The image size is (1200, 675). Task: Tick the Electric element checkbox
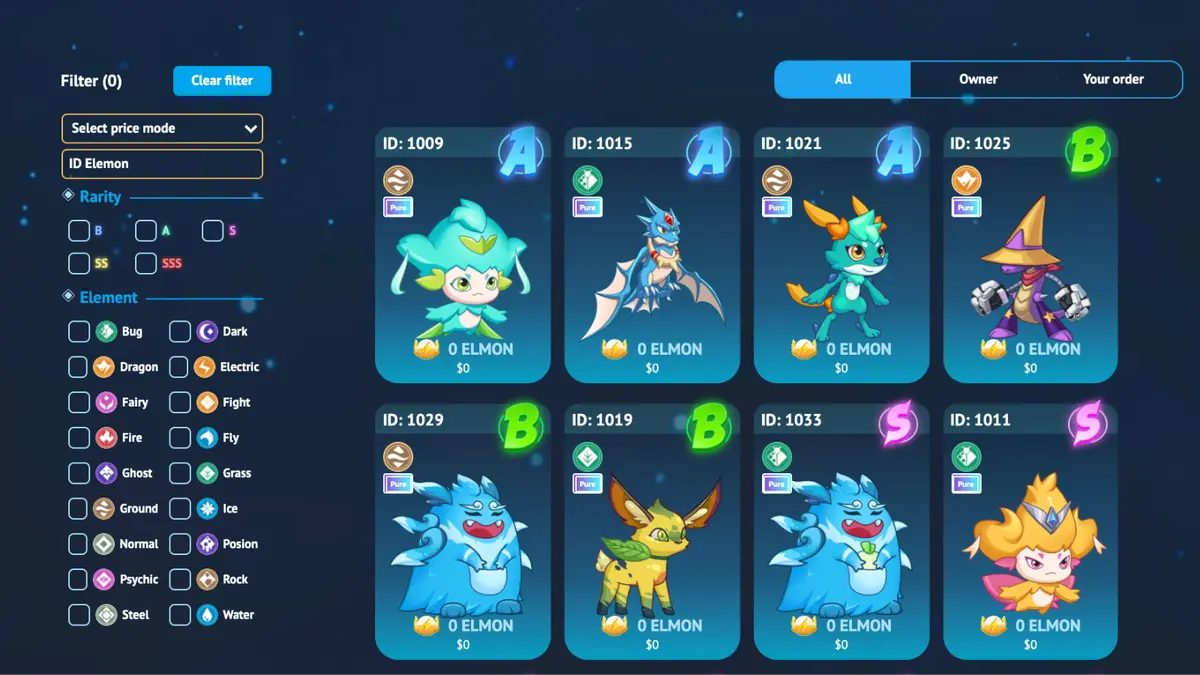180,367
